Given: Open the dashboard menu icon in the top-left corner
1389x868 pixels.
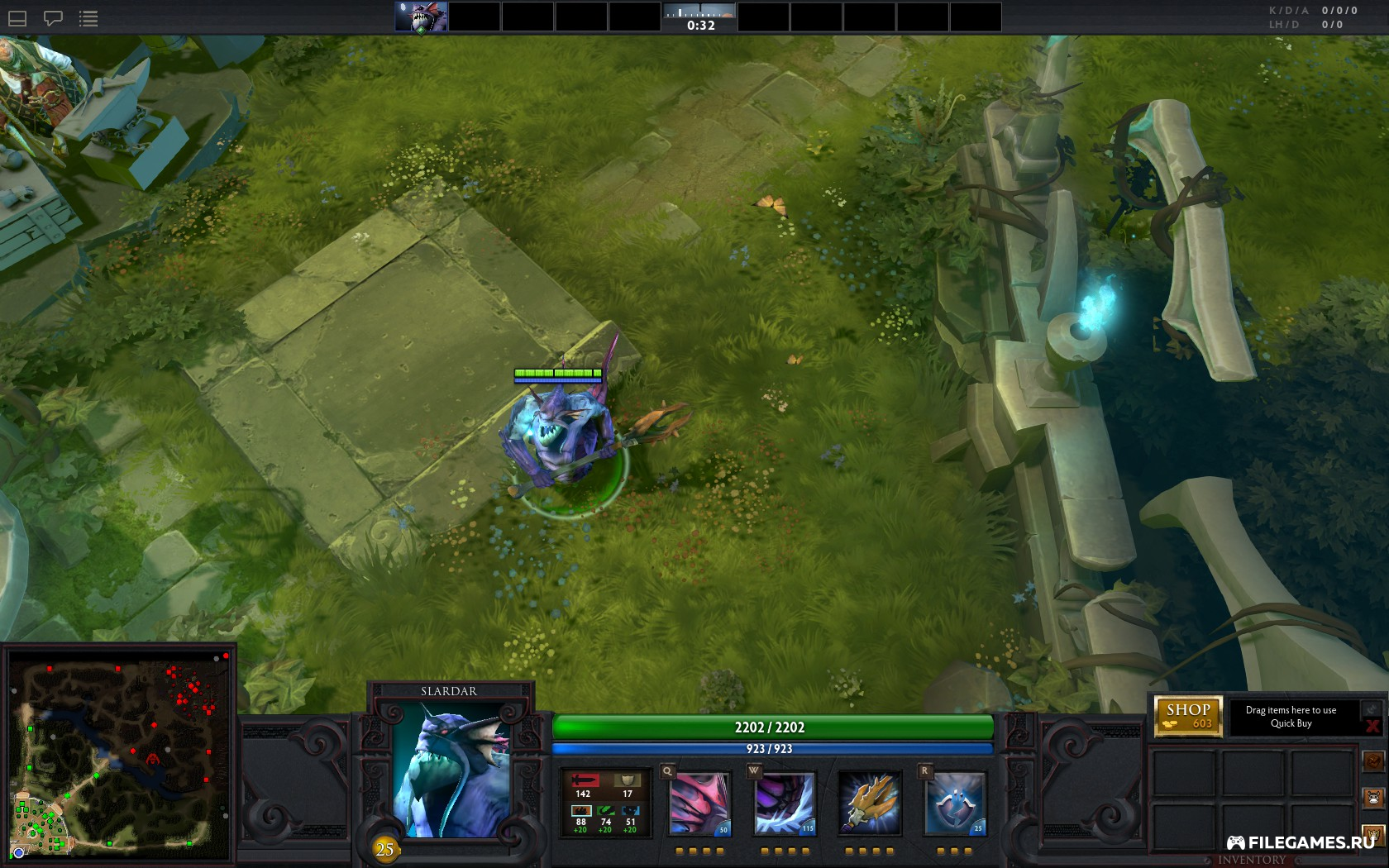Looking at the screenshot, I should (17, 18).
